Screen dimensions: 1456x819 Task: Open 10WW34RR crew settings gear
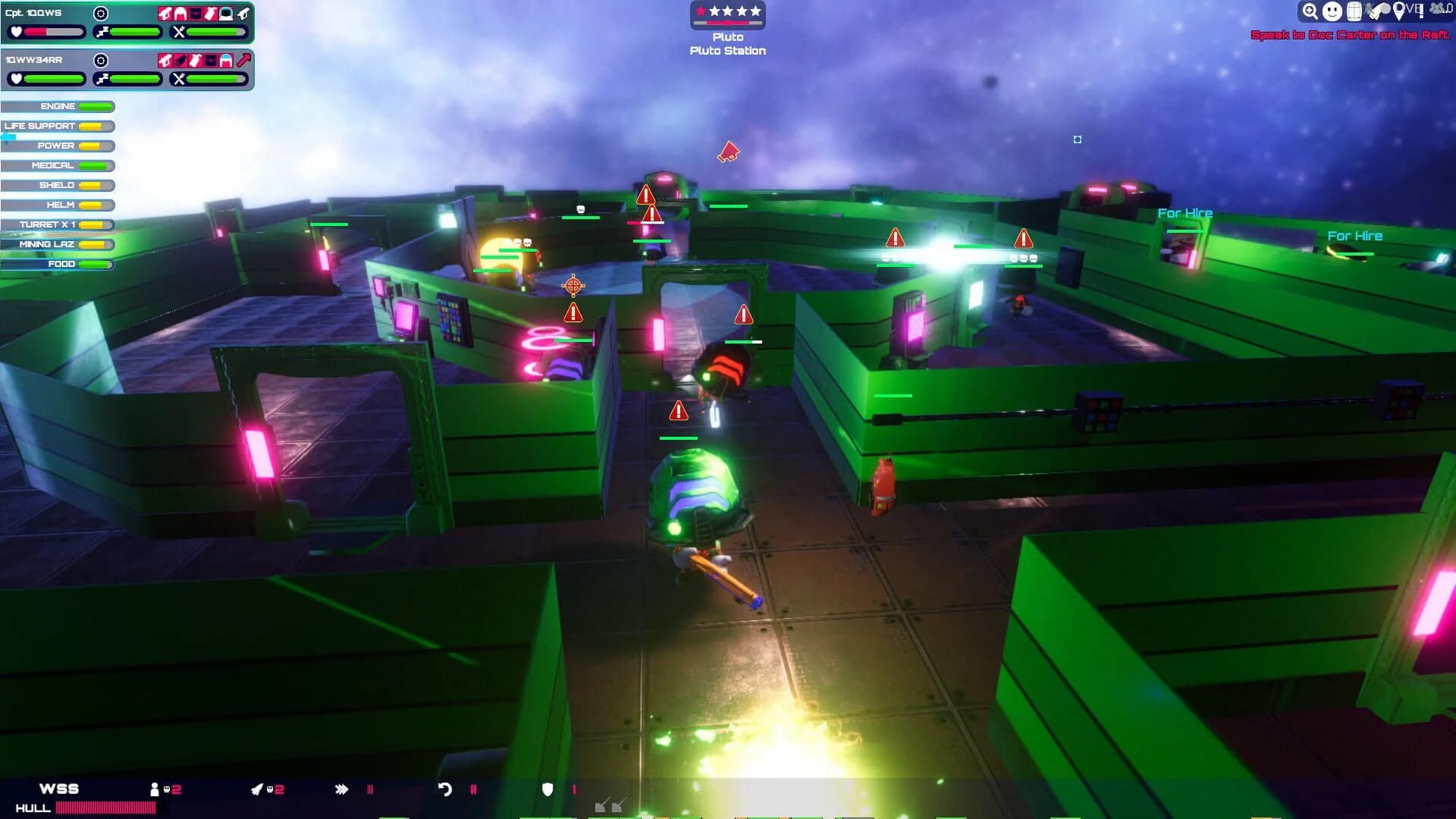(100, 60)
